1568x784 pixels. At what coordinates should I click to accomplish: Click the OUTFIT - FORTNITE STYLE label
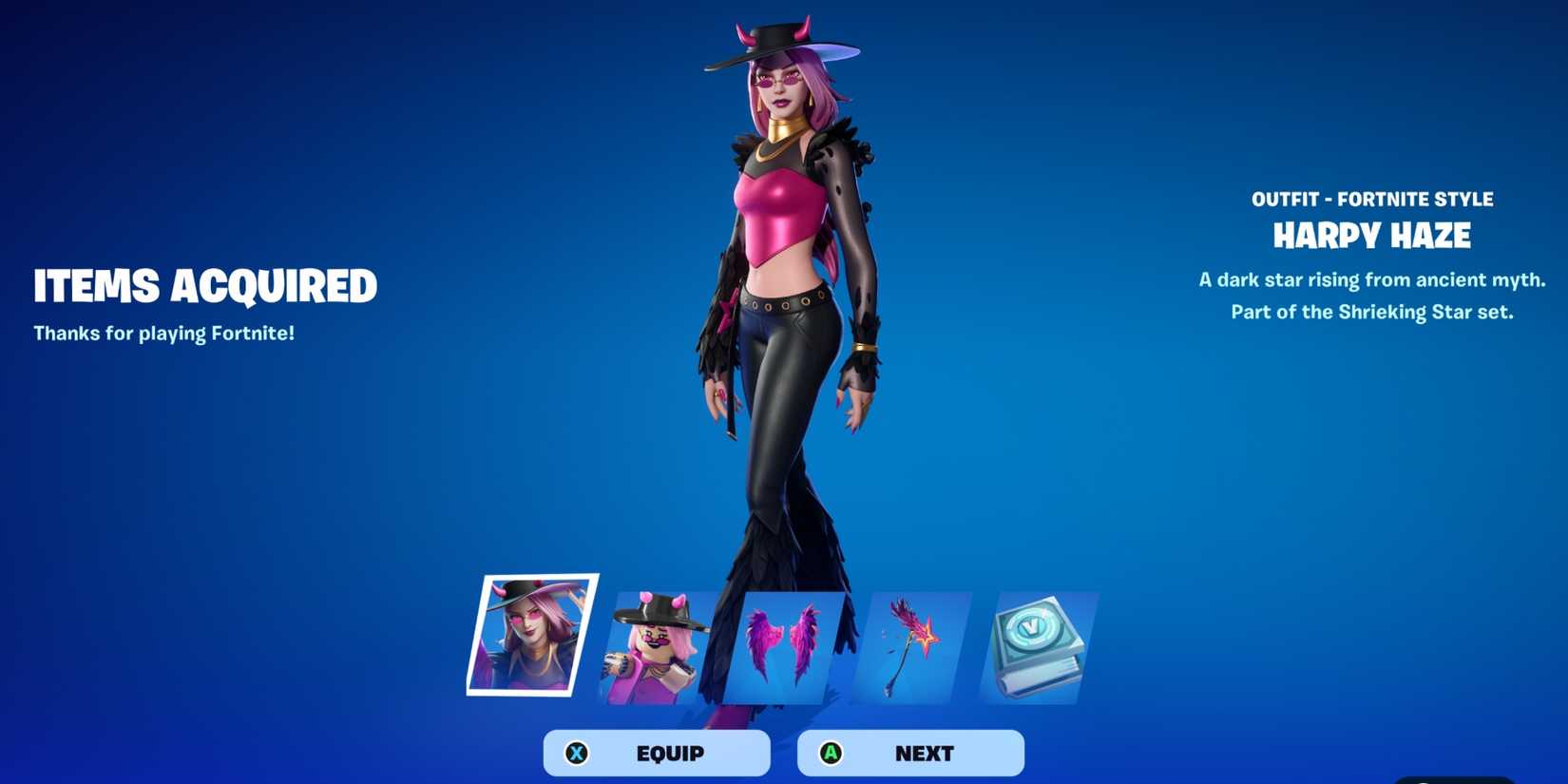tap(1372, 199)
